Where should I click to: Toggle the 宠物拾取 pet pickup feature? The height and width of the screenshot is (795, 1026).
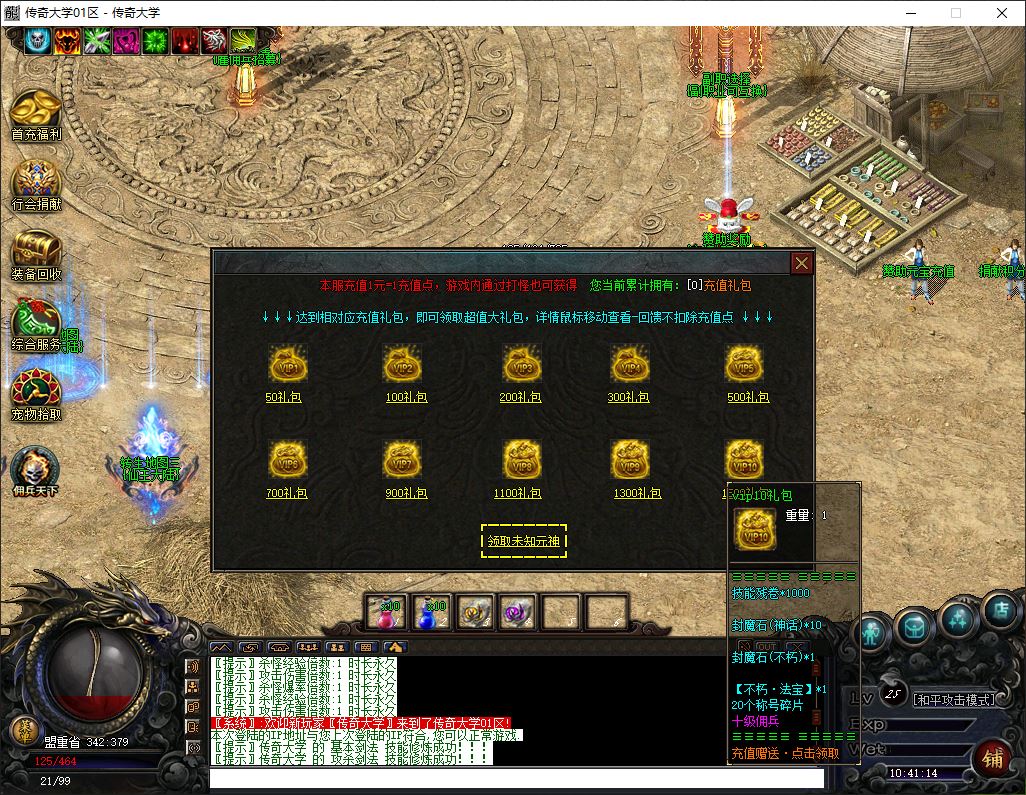click(x=36, y=392)
